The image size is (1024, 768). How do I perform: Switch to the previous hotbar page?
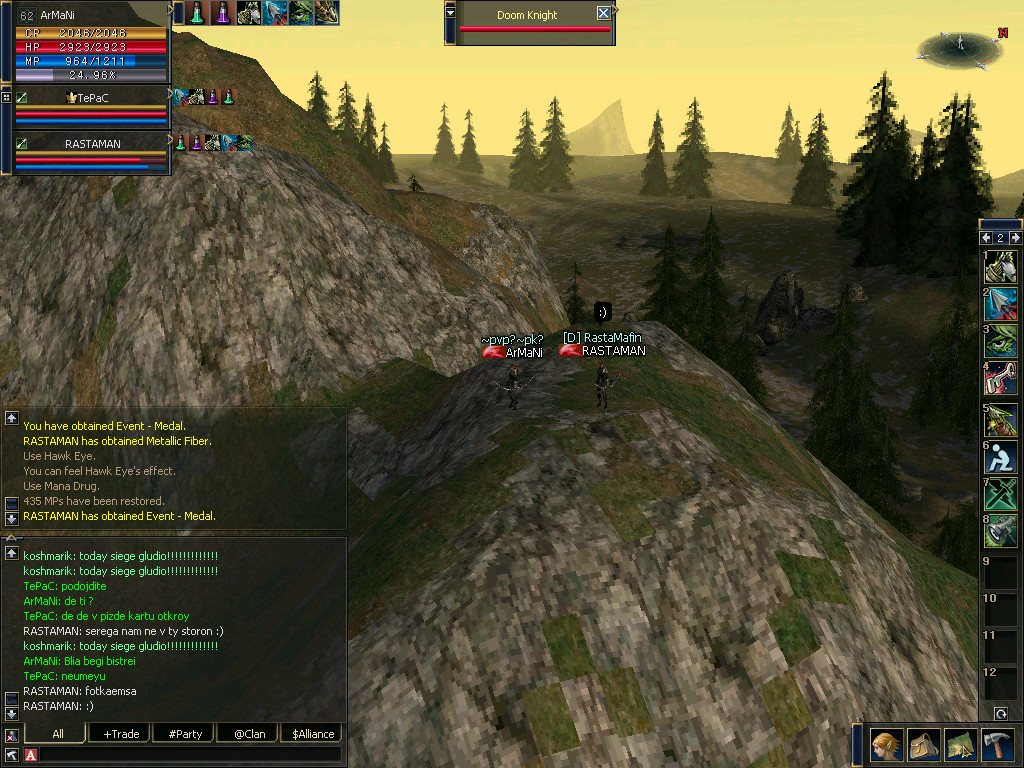point(986,238)
